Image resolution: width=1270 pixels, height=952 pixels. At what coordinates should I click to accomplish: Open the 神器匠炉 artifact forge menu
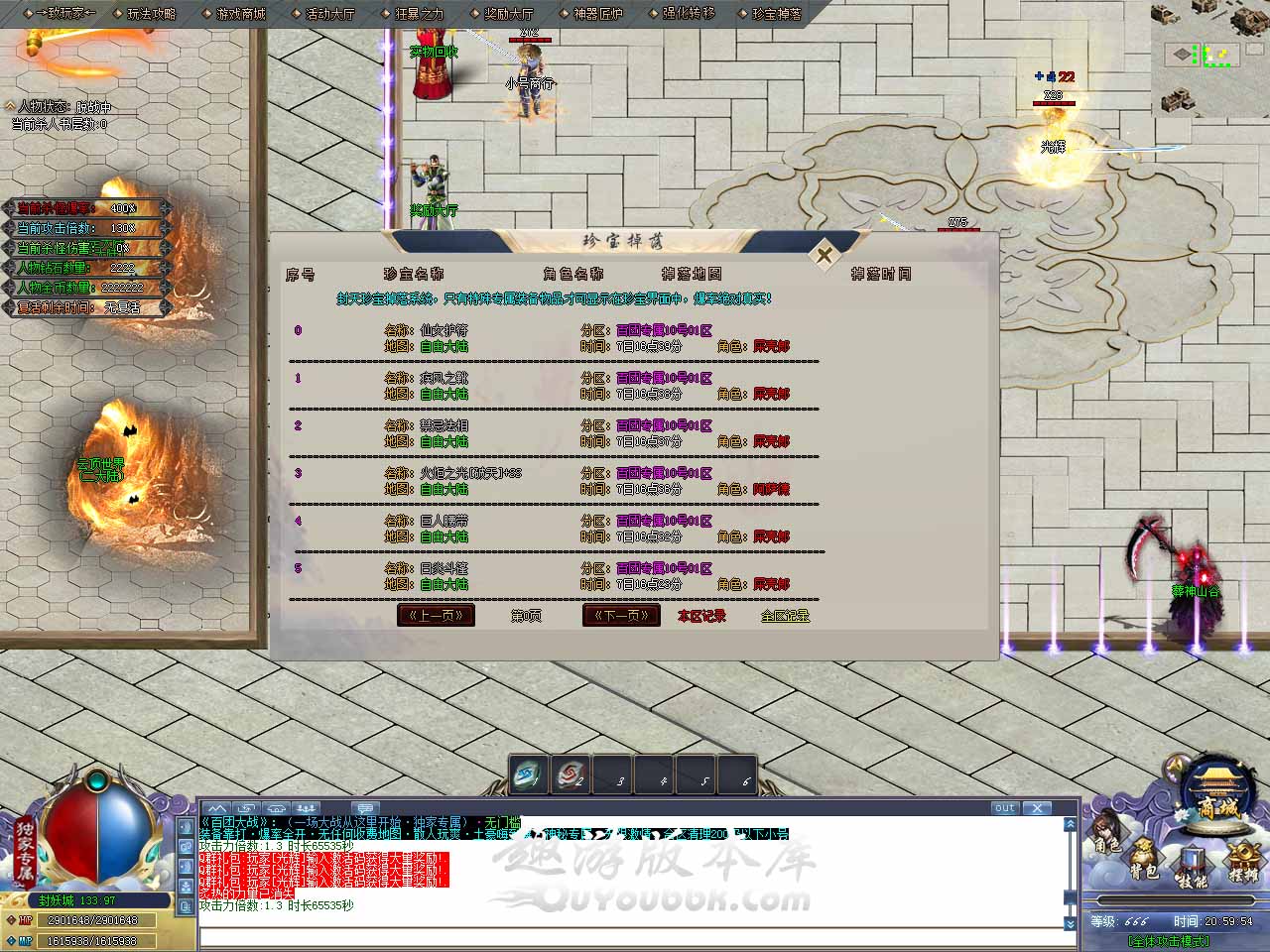pos(597,14)
